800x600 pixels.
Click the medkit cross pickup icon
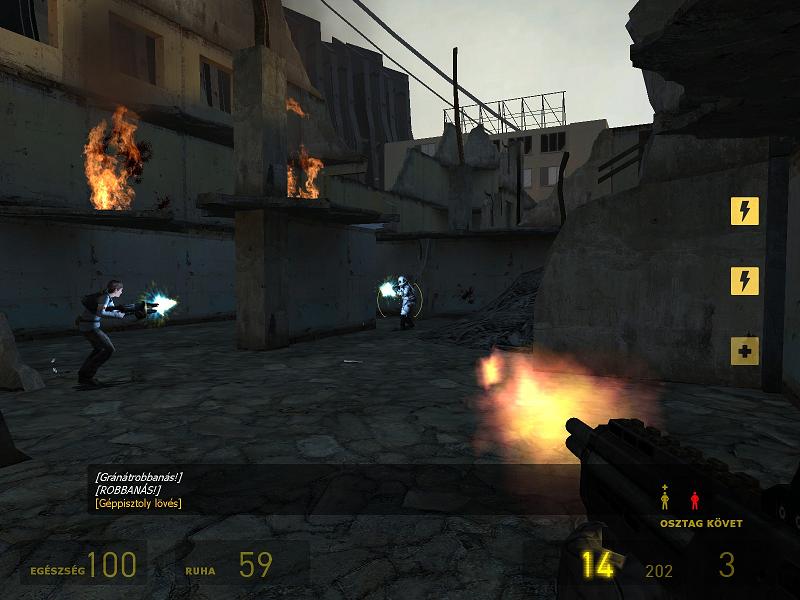[x=744, y=351]
